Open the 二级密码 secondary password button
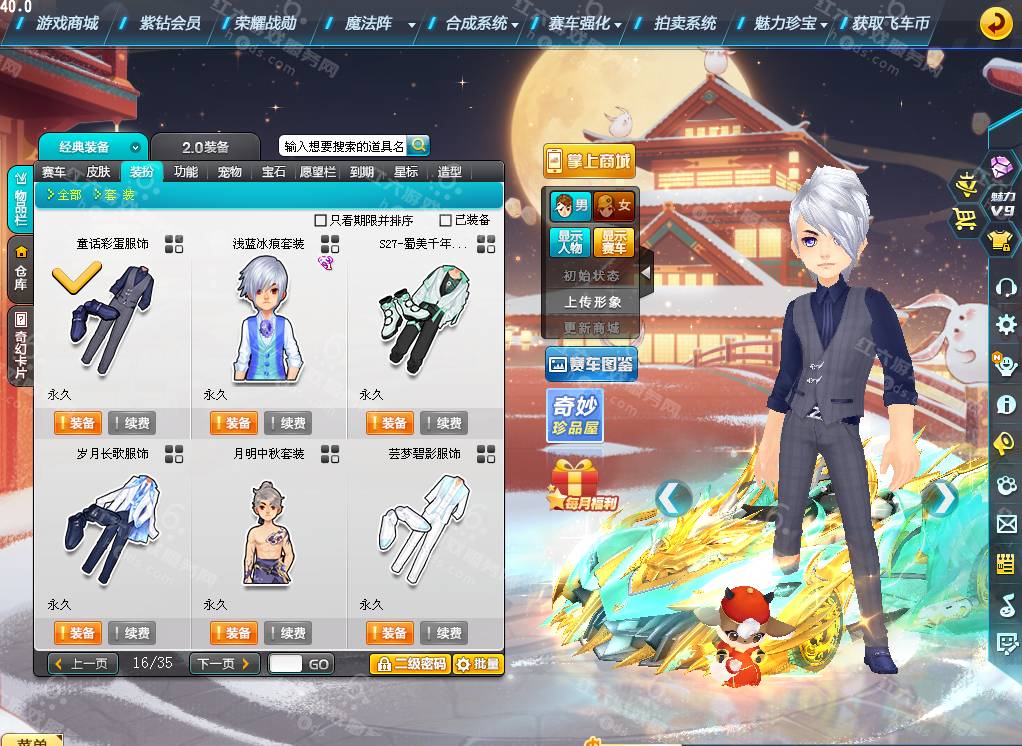This screenshot has width=1022, height=746. point(409,664)
